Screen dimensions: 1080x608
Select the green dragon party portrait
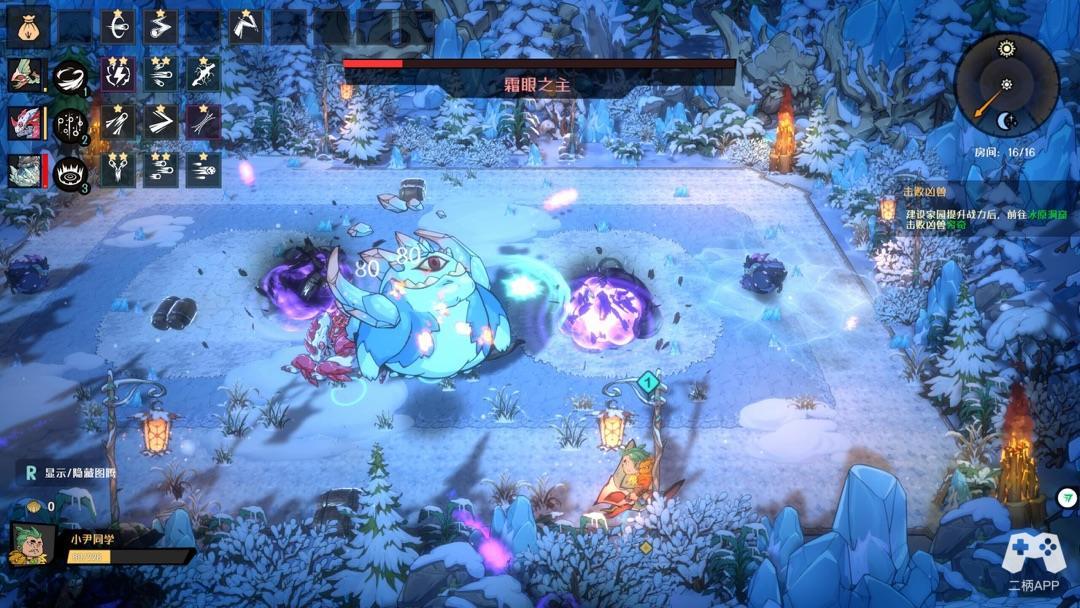click(x=25, y=75)
